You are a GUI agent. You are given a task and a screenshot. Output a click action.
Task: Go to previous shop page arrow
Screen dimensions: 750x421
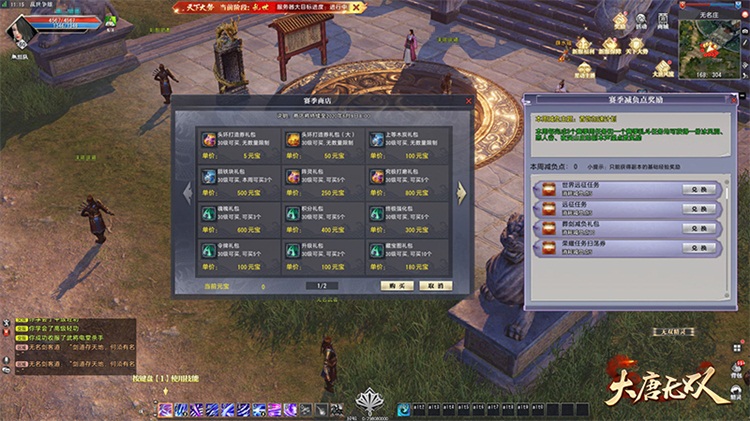pyautogui.click(x=186, y=192)
